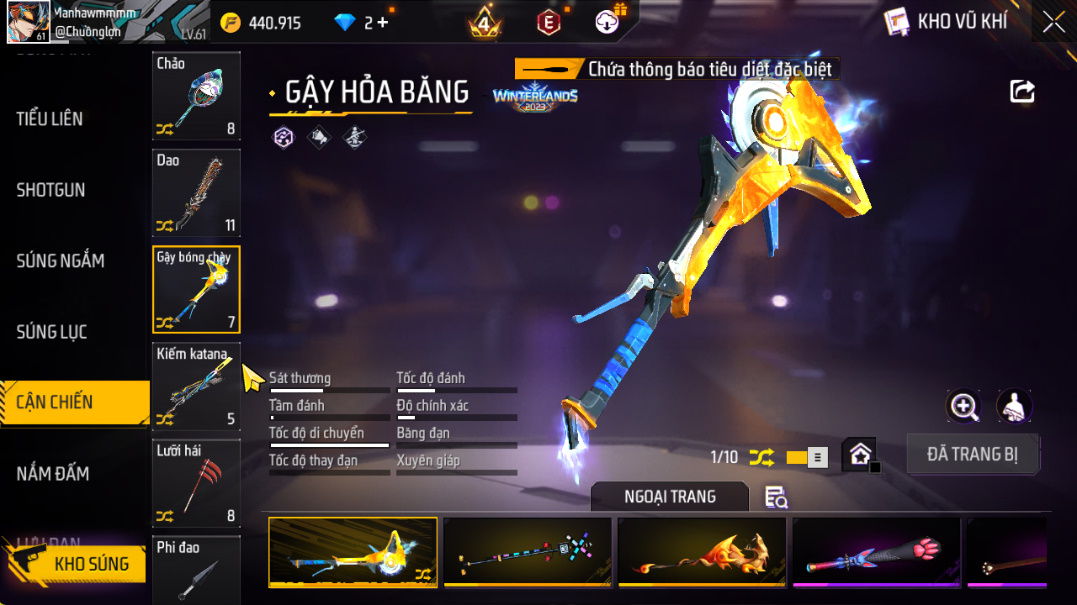Select the Dao weapon tile
This screenshot has width=1077, height=605.
(196, 192)
